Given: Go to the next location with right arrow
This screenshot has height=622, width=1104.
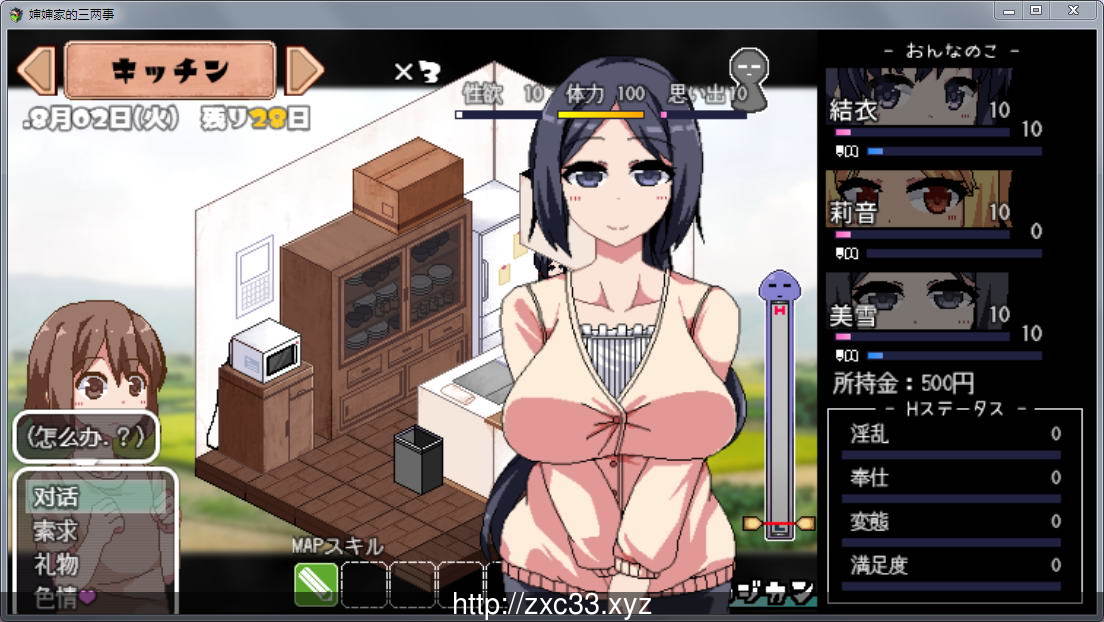Looking at the screenshot, I should click(304, 70).
